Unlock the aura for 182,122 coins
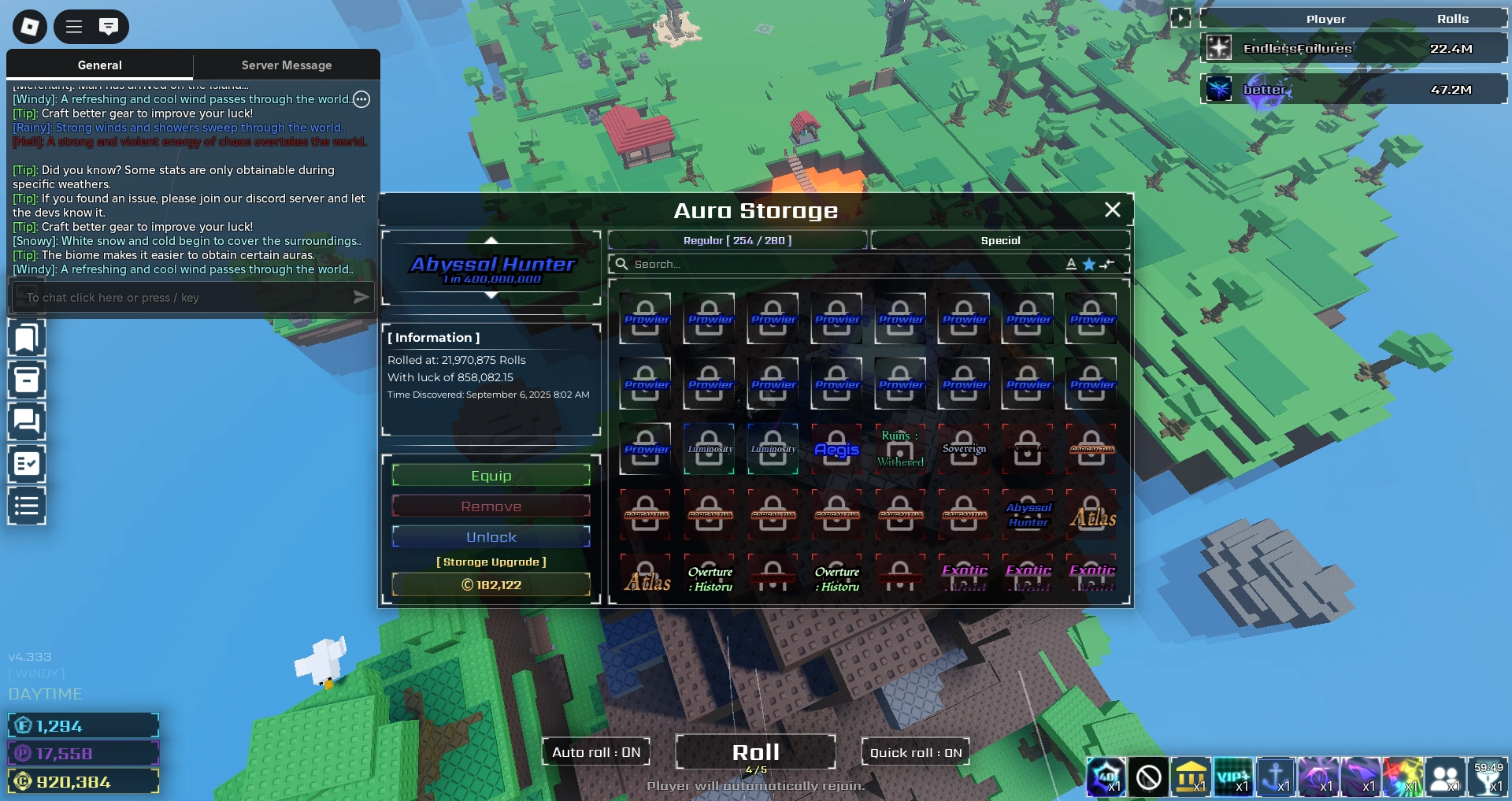 pos(491,536)
